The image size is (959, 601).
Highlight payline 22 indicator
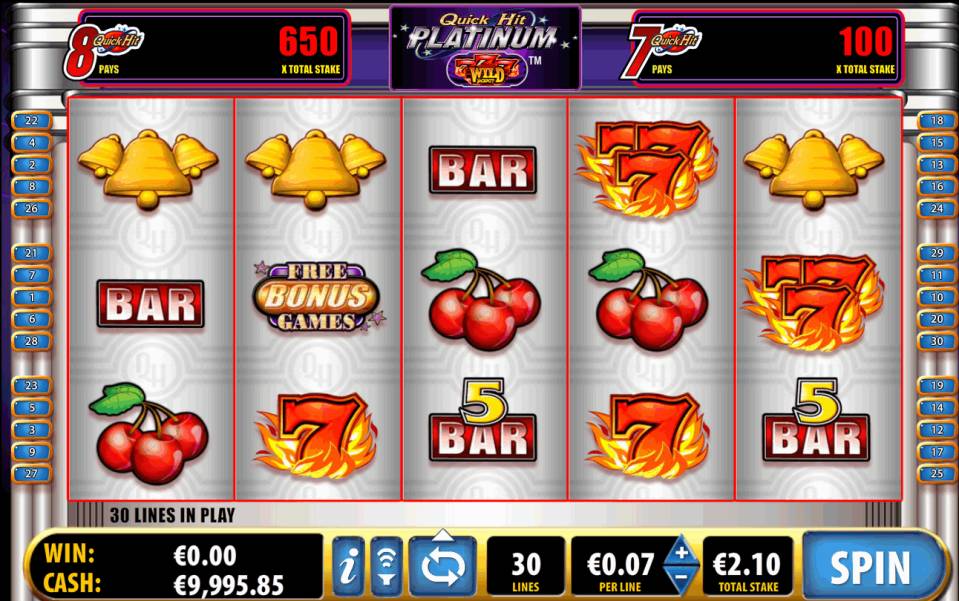(31, 121)
